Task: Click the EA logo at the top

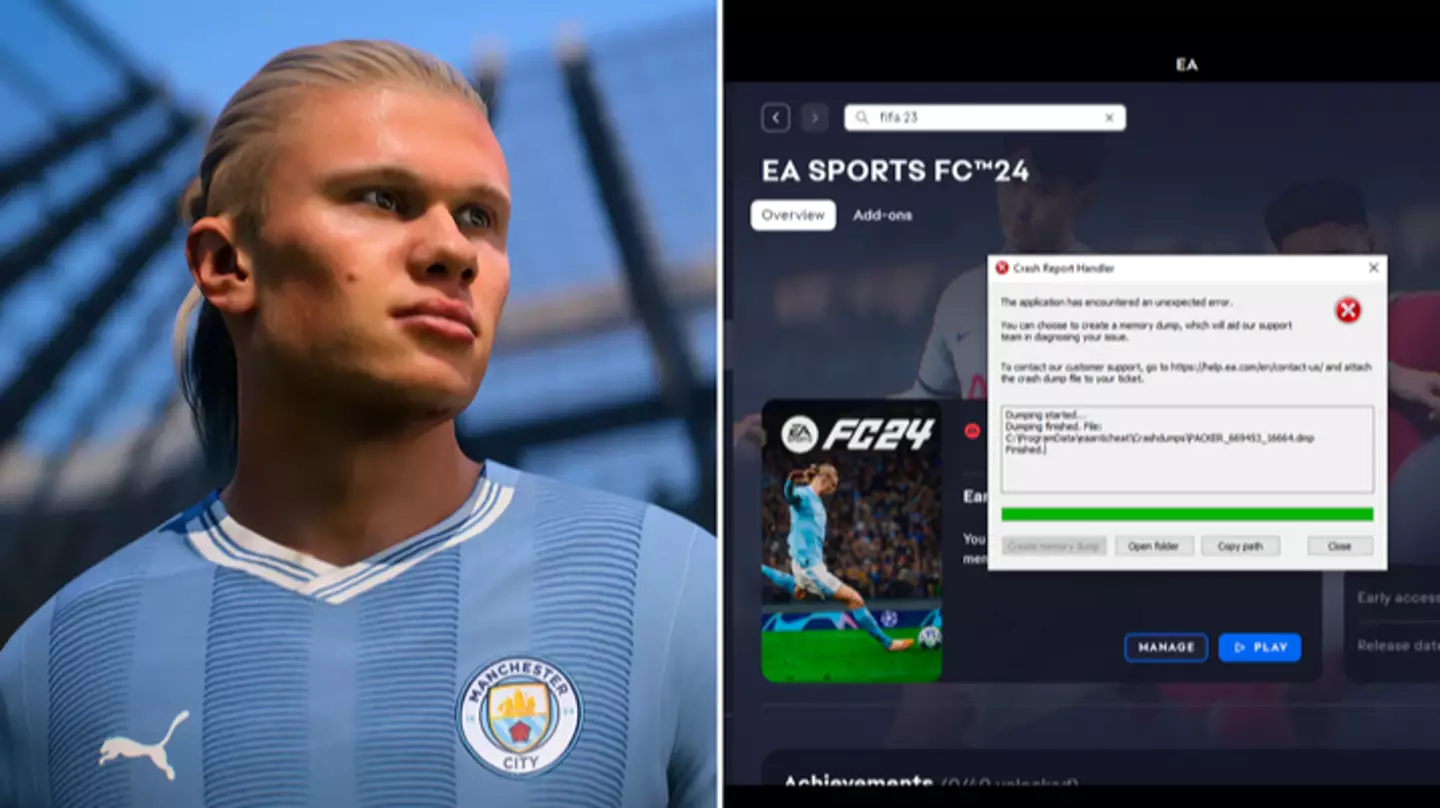Action: (x=1186, y=65)
